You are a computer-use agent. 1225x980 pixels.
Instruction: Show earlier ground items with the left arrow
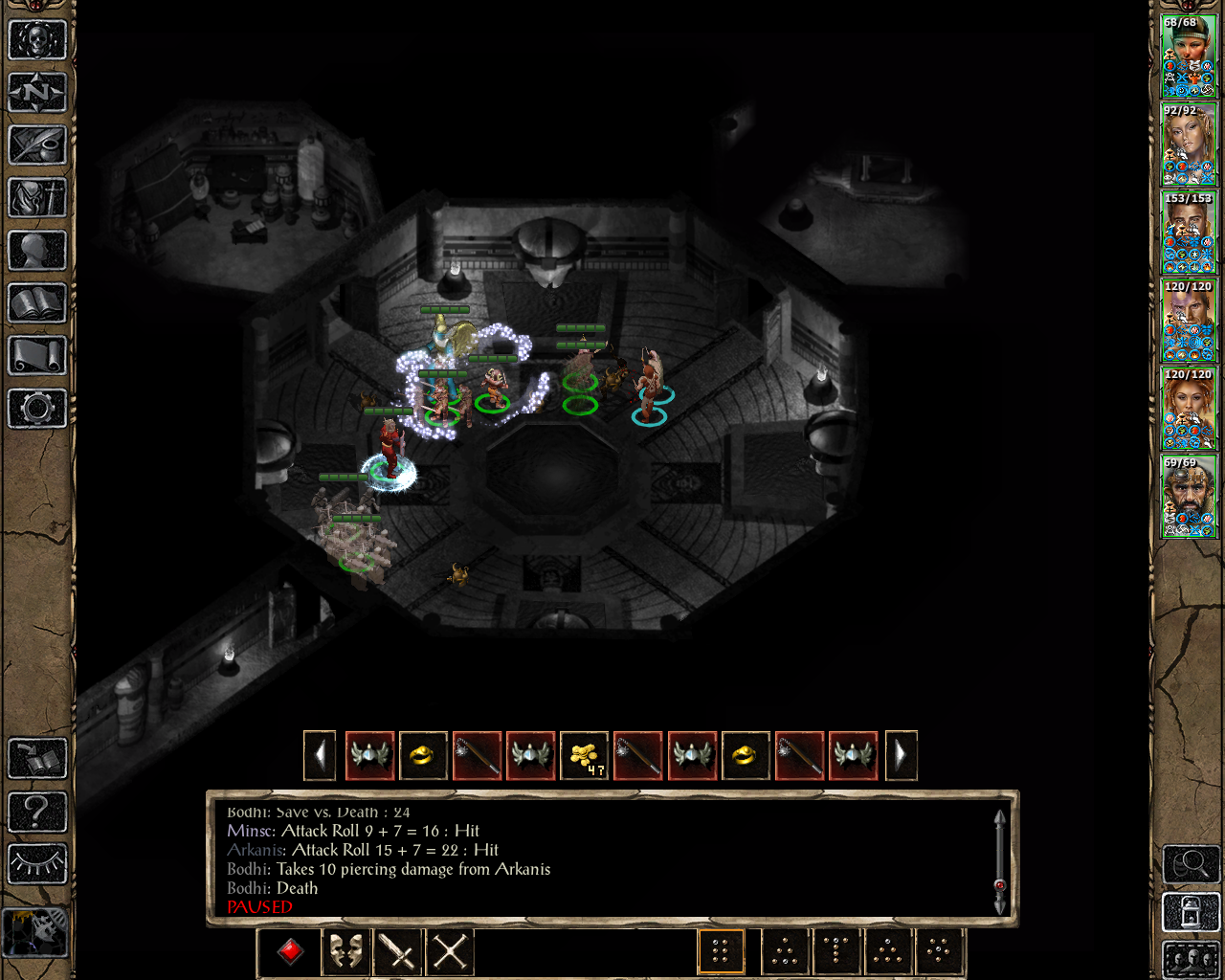(320, 756)
